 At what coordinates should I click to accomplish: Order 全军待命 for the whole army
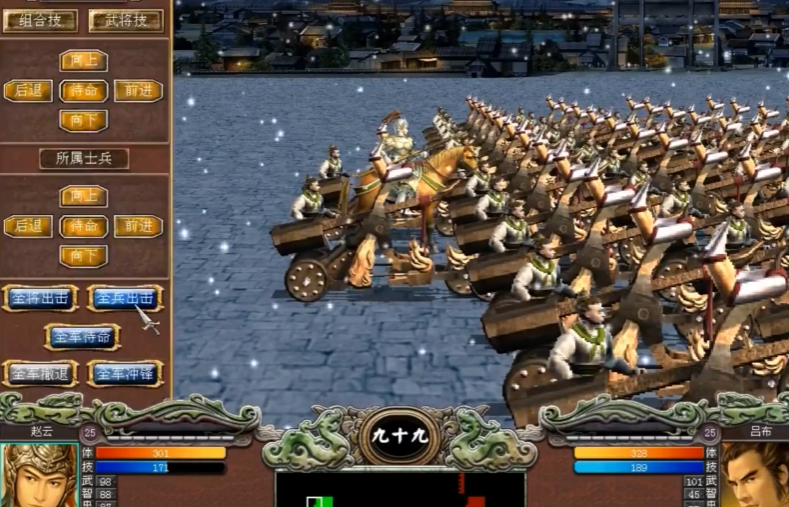[x=82, y=336]
